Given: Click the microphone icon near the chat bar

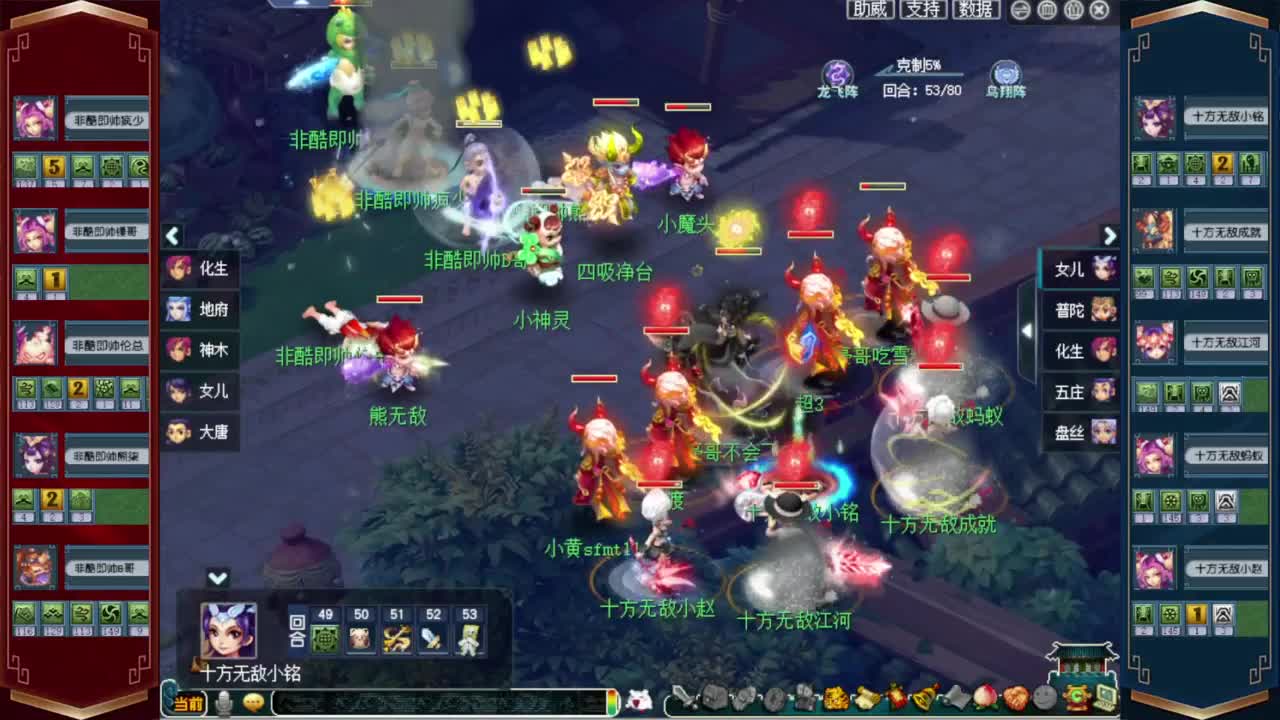Looking at the screenshot, I should click(225, 703).
